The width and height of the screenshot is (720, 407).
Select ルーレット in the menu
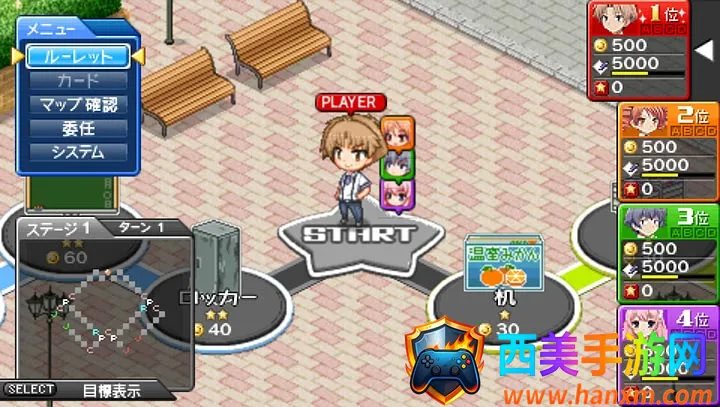pyautogui.click(x=78, y=56)
